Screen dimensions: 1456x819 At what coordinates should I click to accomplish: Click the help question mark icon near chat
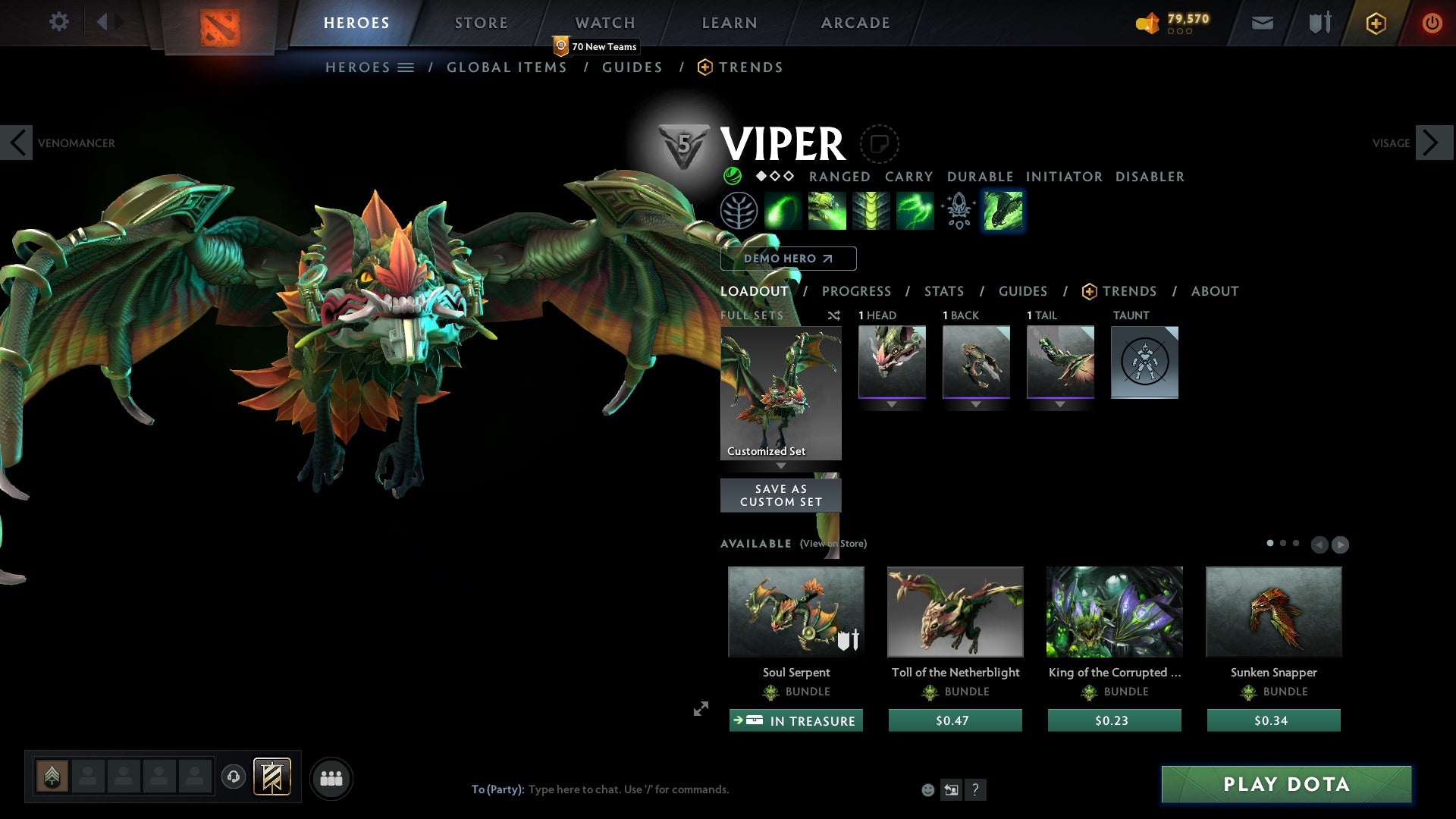(x=975, y=789)
